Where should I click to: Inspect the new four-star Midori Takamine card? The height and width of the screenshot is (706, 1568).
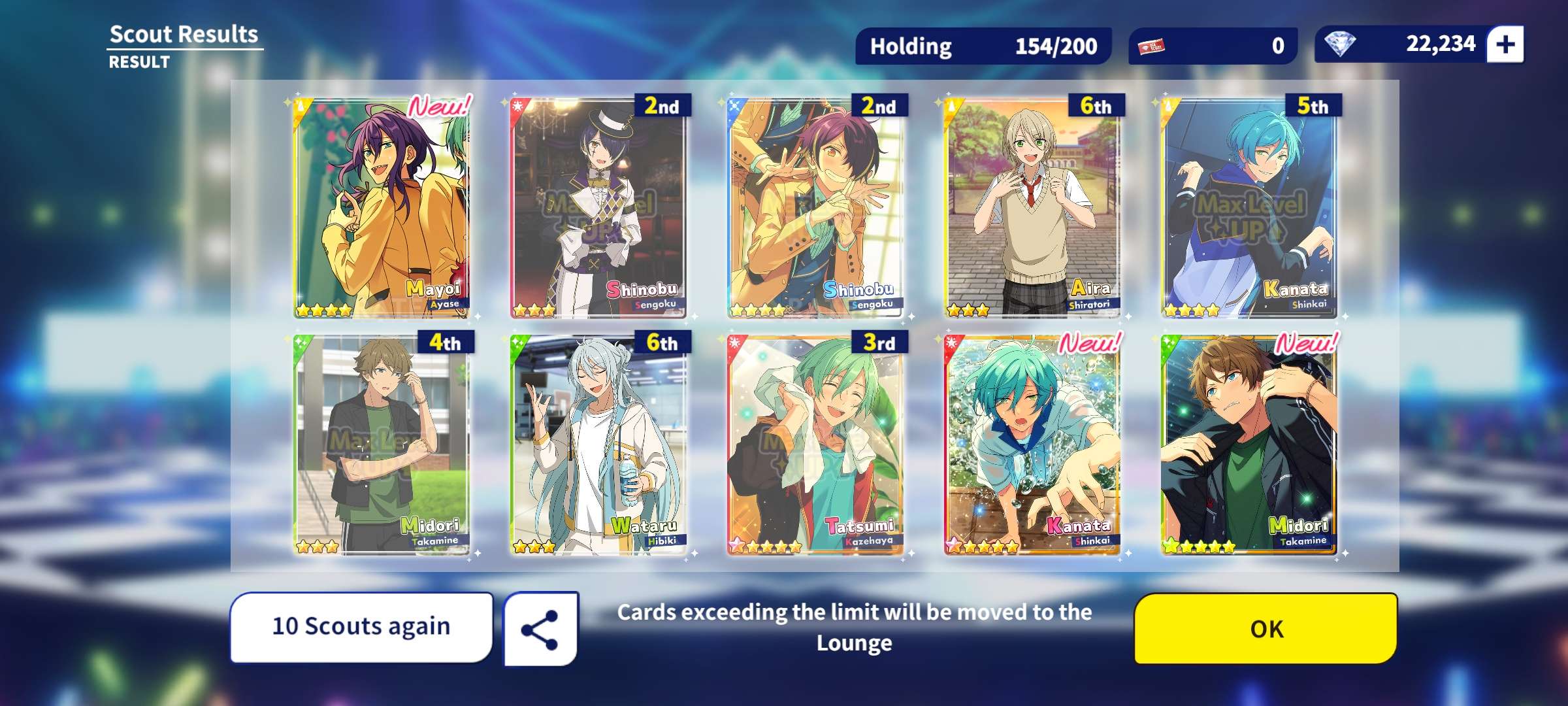click(x=1249, y=445)
